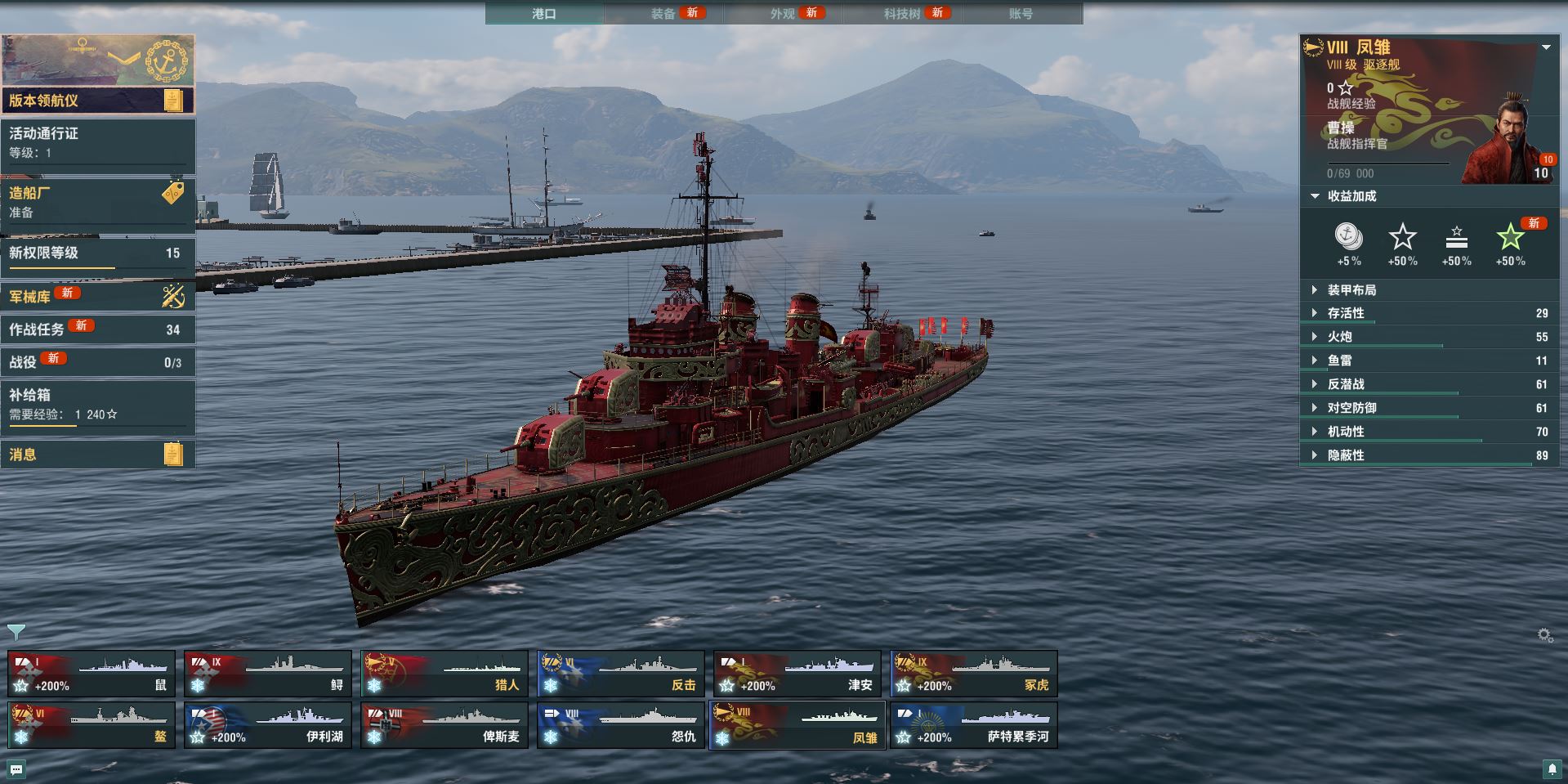Open the 战役 menu
This screenshot has width=1568, height=784.
tap(97, 361)
